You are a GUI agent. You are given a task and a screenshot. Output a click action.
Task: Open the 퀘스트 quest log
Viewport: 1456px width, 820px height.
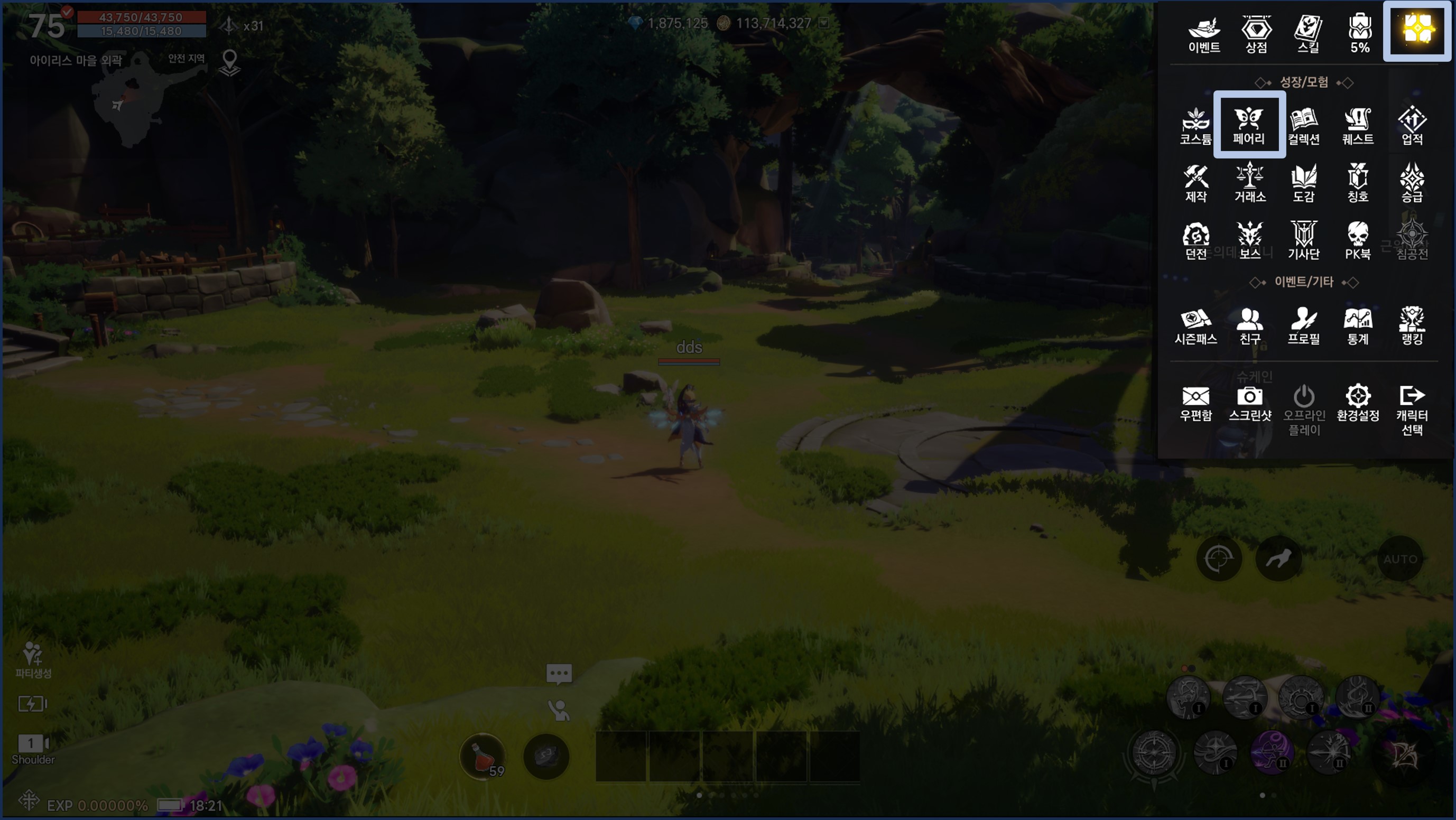coord(1358,125)
